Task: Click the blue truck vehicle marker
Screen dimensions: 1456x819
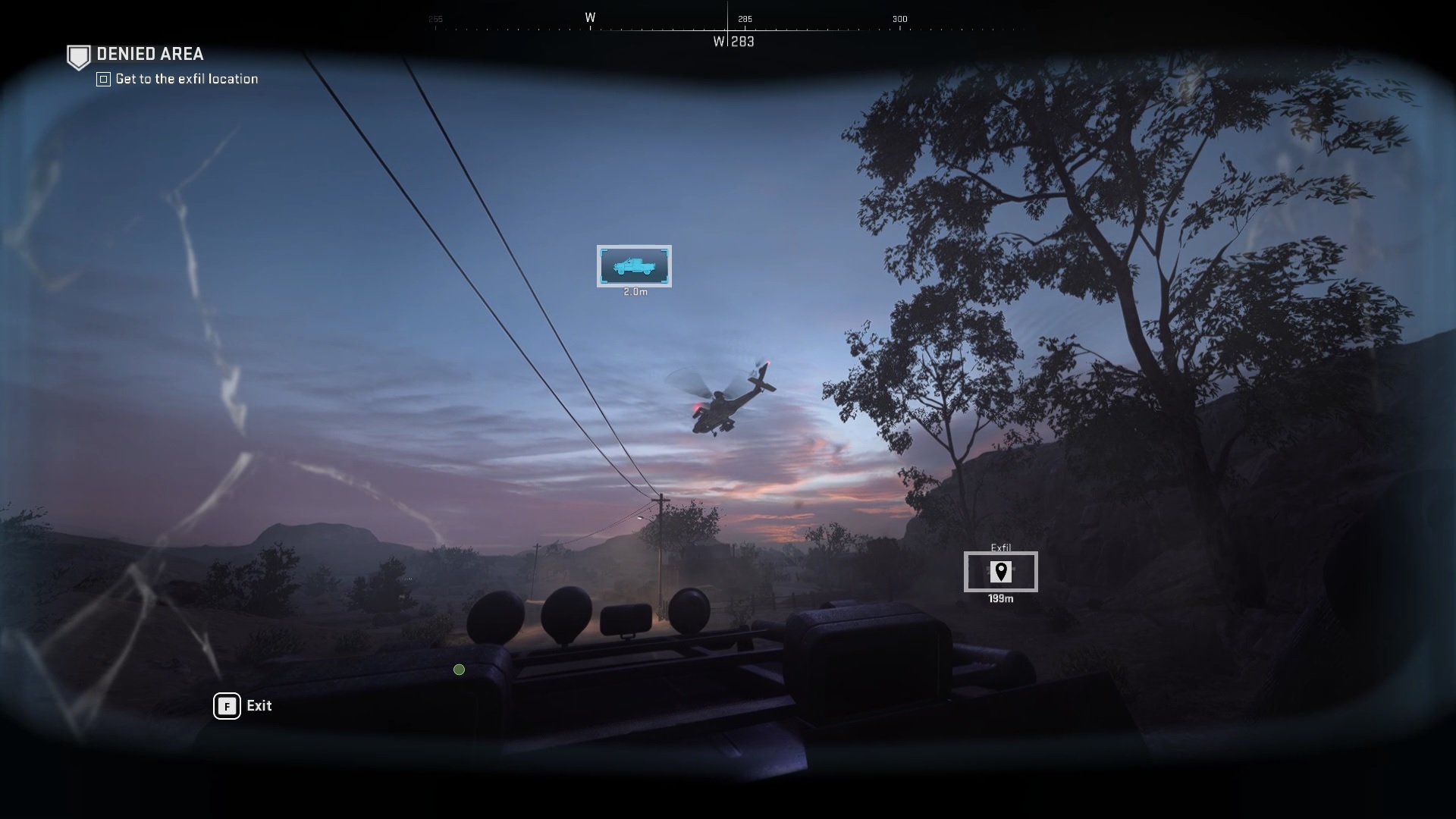Action: click(x=634, y=266)
